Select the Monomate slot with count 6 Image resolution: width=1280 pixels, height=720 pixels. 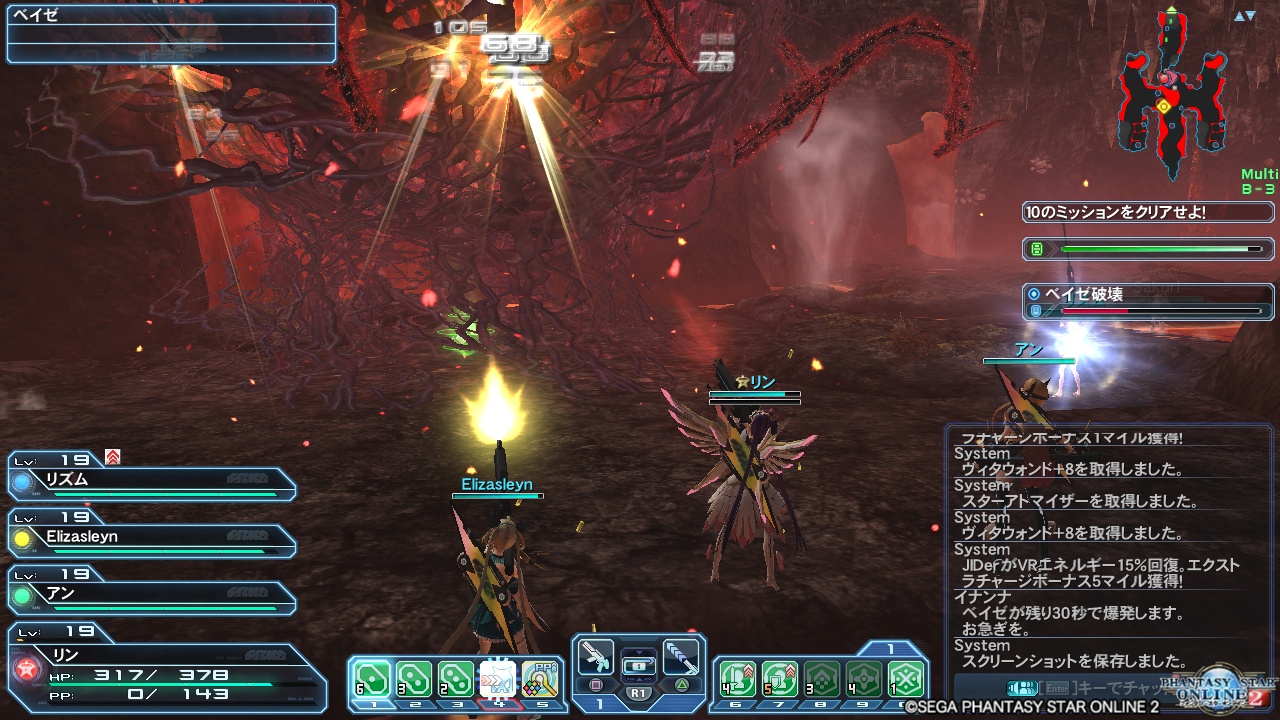(371, 679)
